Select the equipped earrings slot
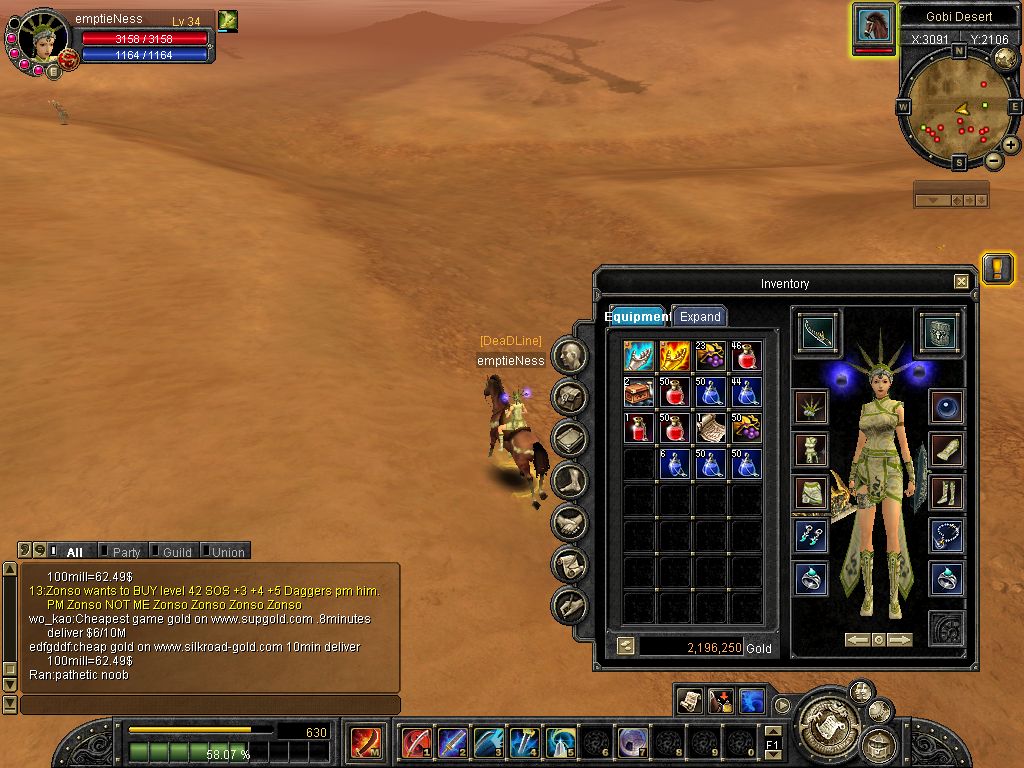The image size is (1024, 768). [811, 535]
